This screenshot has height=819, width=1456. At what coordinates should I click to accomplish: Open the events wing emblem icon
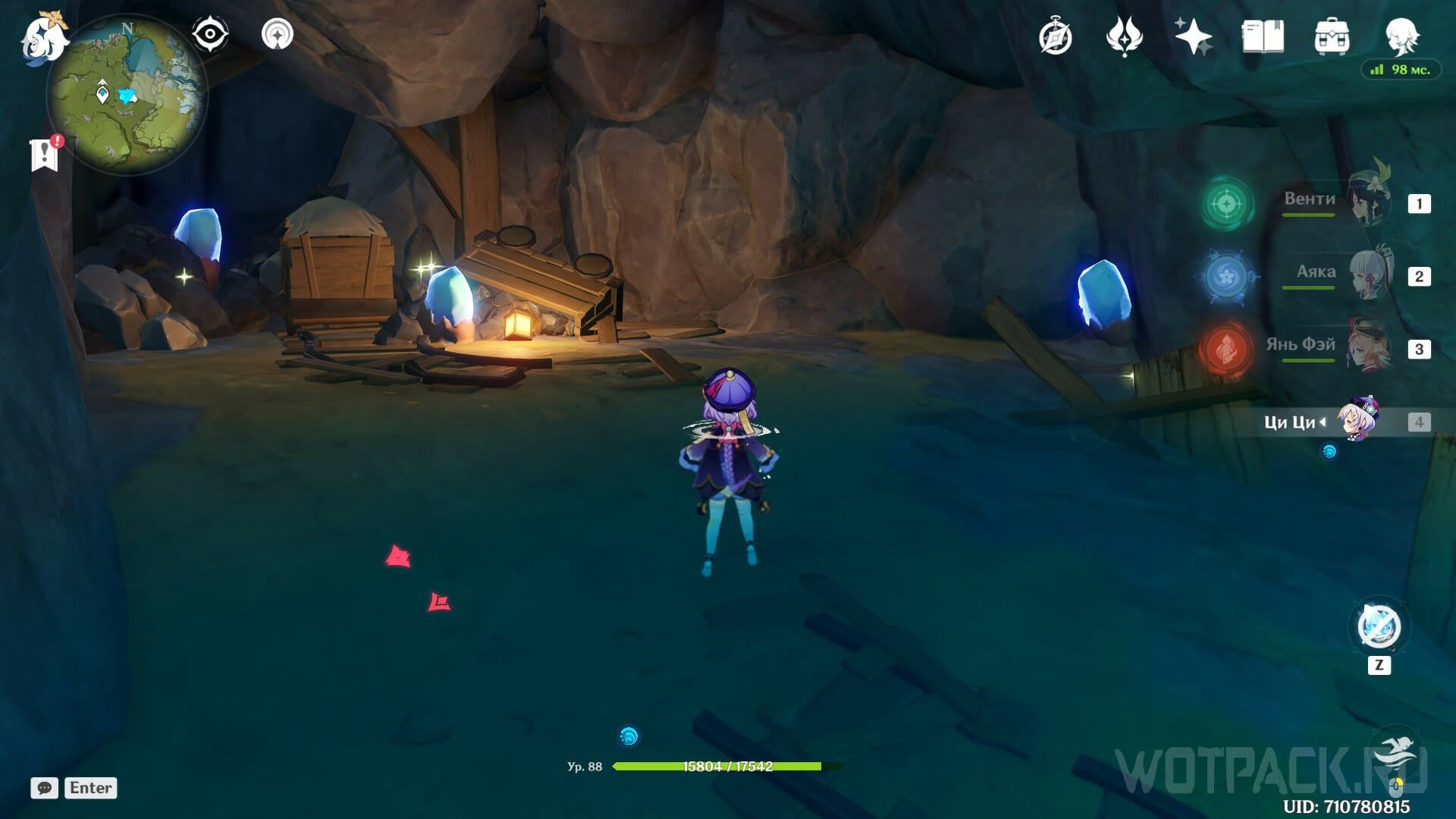point(1124,36)
